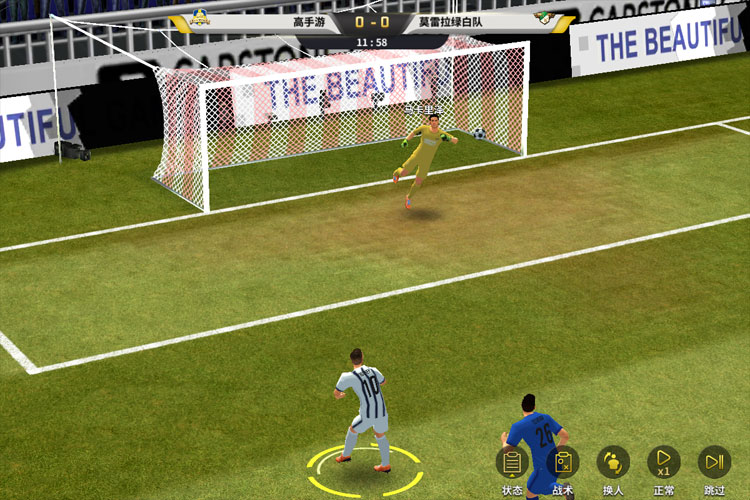This screenshot has width=750, height=500.
Task: Open the 状态 (status) clipboard panel
Action: click(512, 463)
